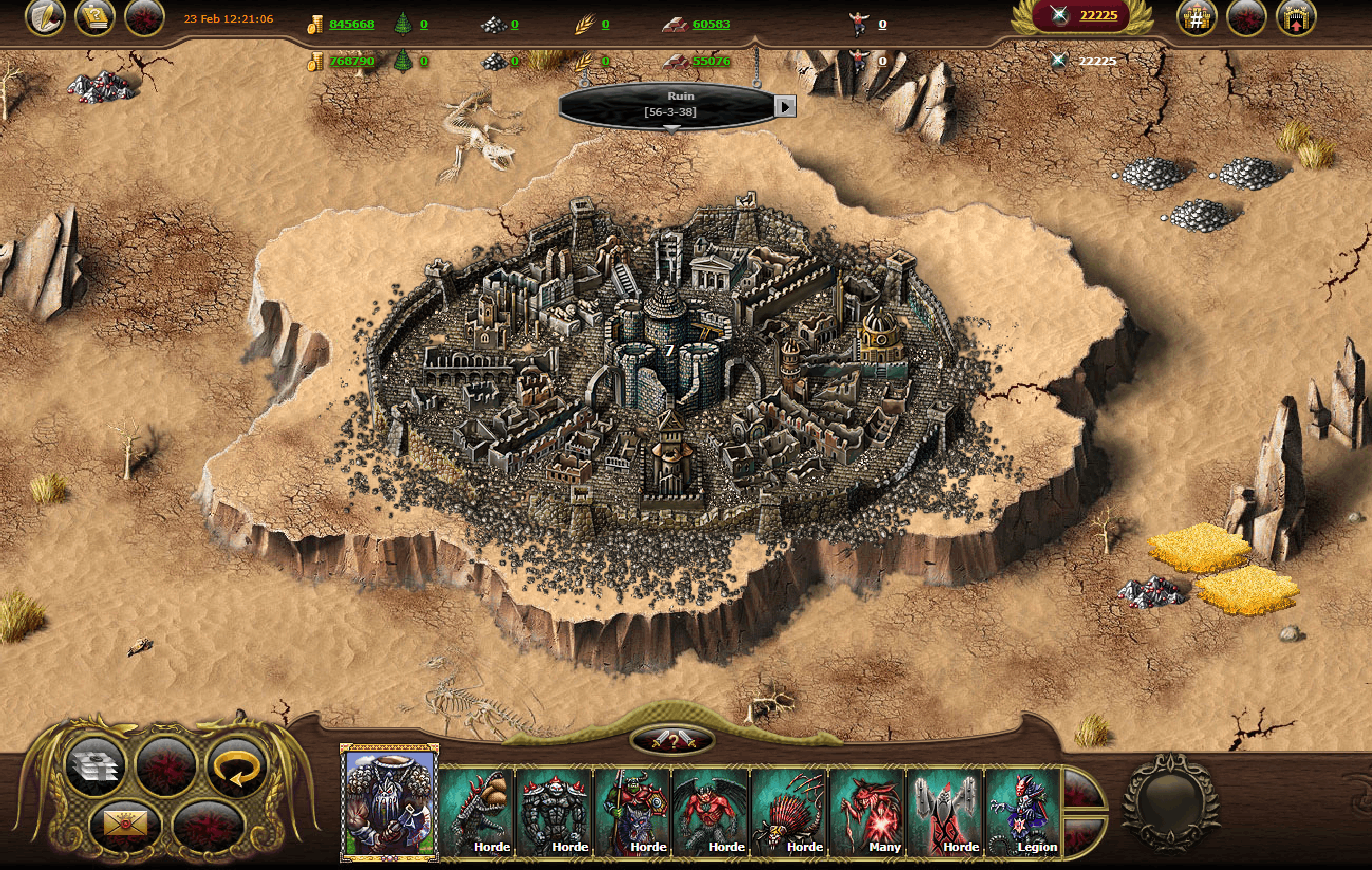Open the sealed envelope mail button
The image size is (1372, 870).
[x=125, y=825]
